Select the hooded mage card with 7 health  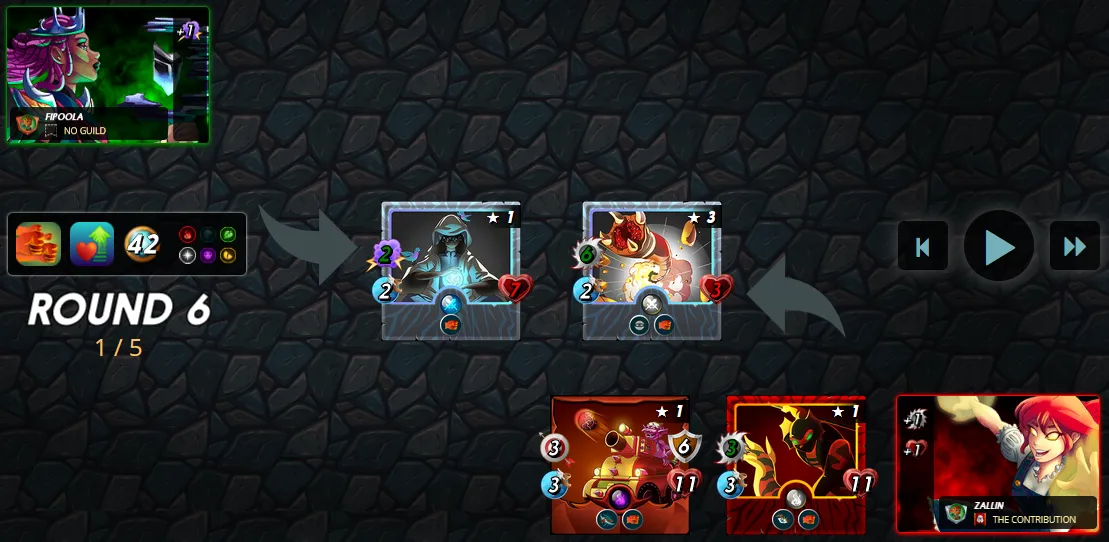tap(451, 270)
